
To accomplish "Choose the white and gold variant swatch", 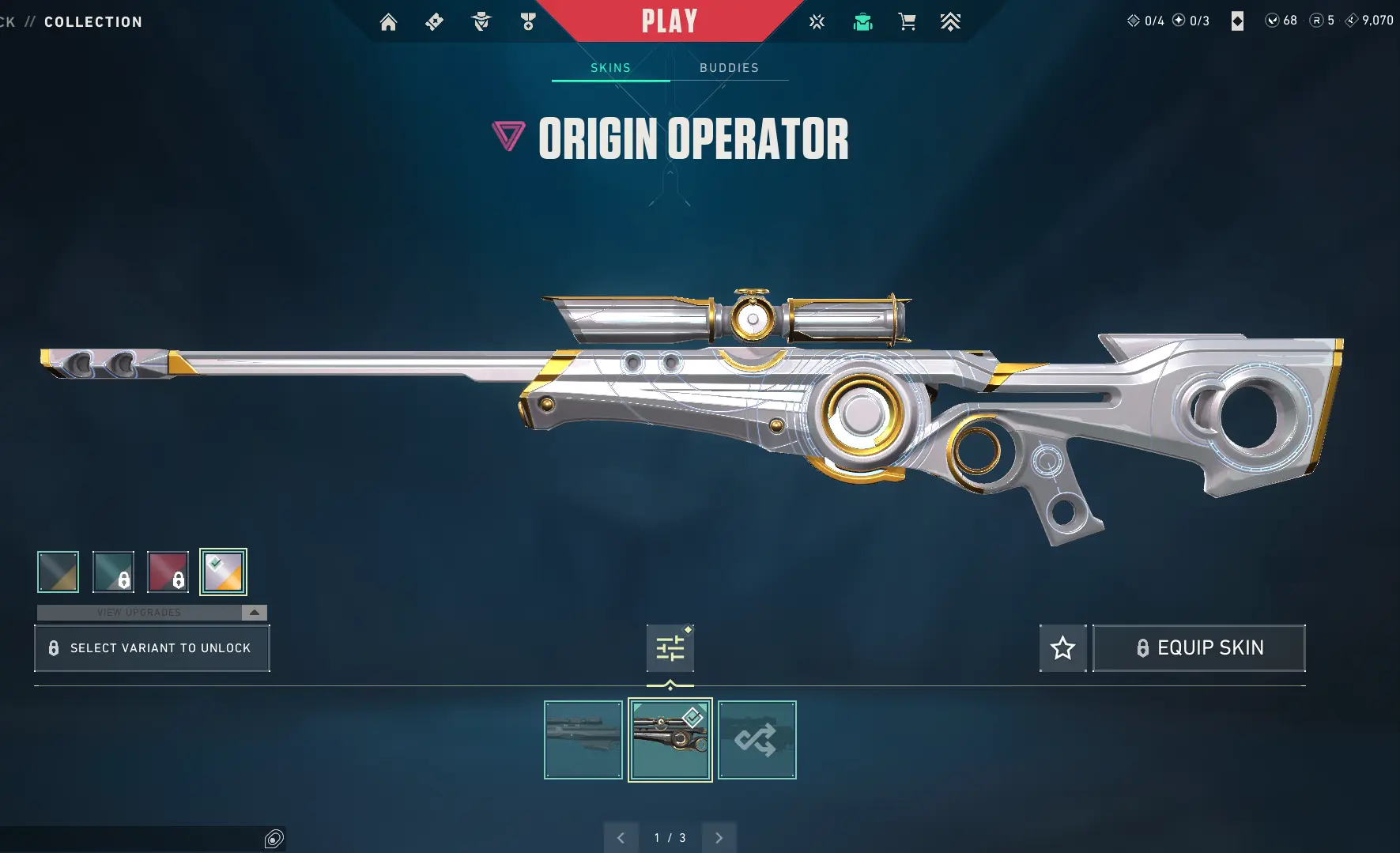I will point(223,572).
